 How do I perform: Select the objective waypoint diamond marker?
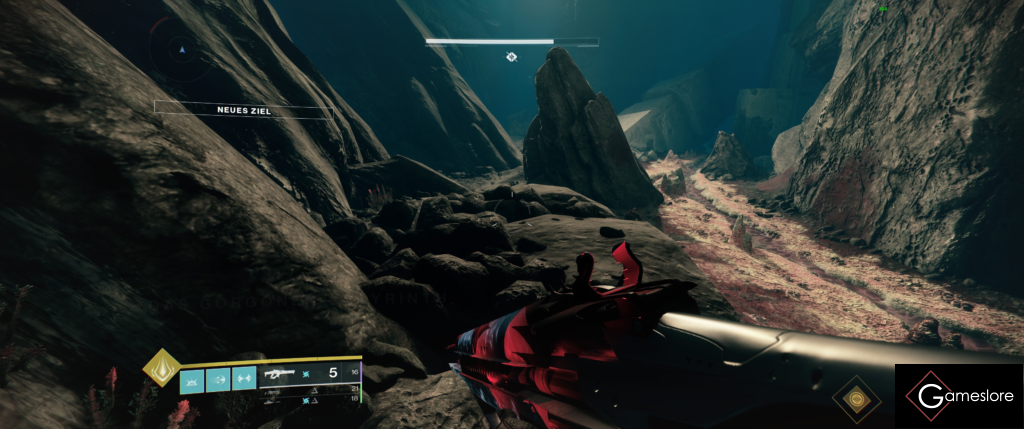(511, 58)
